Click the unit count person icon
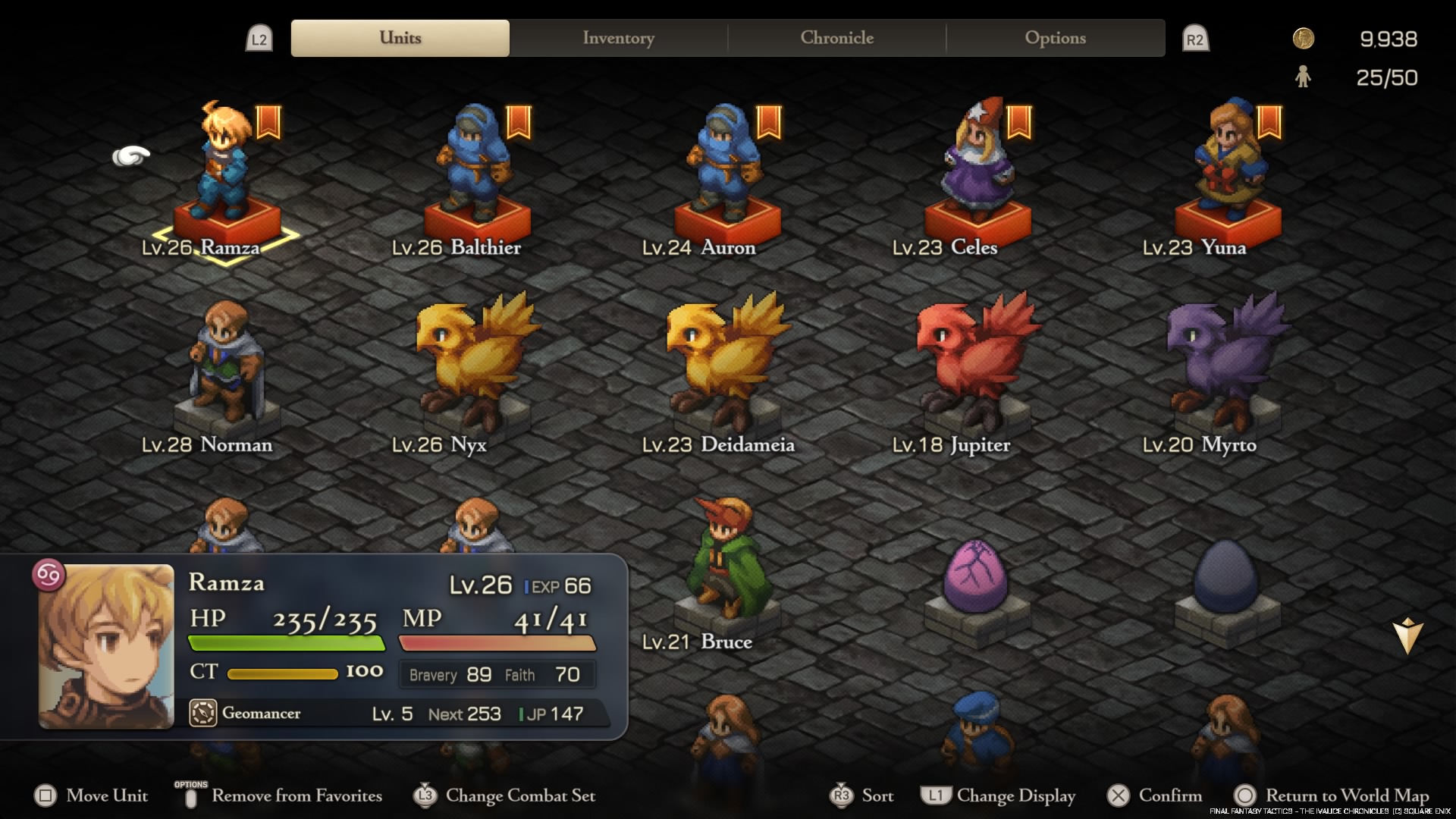1456x819 pixels. [1304, 77]
